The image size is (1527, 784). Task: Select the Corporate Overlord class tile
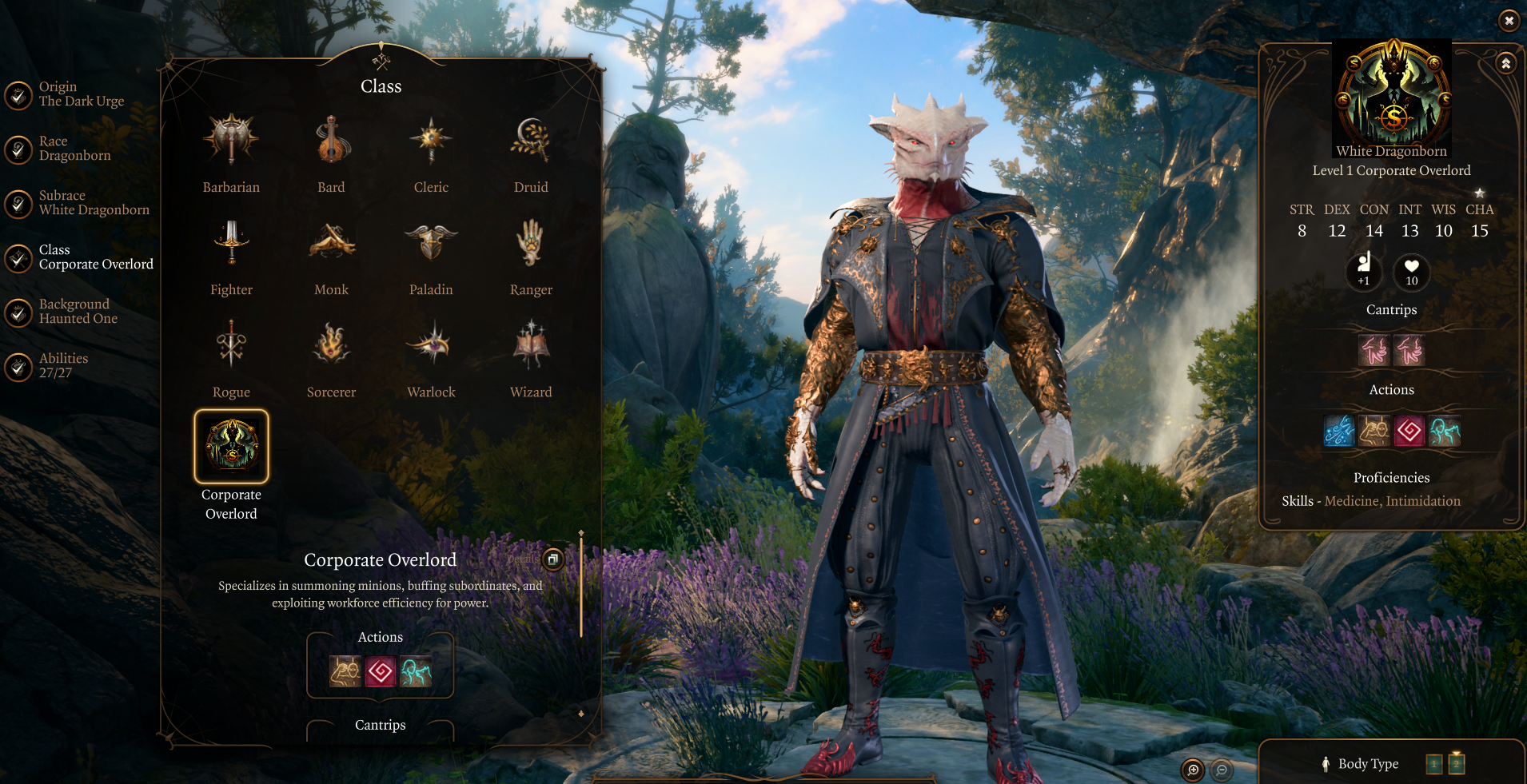pos(231,447)
